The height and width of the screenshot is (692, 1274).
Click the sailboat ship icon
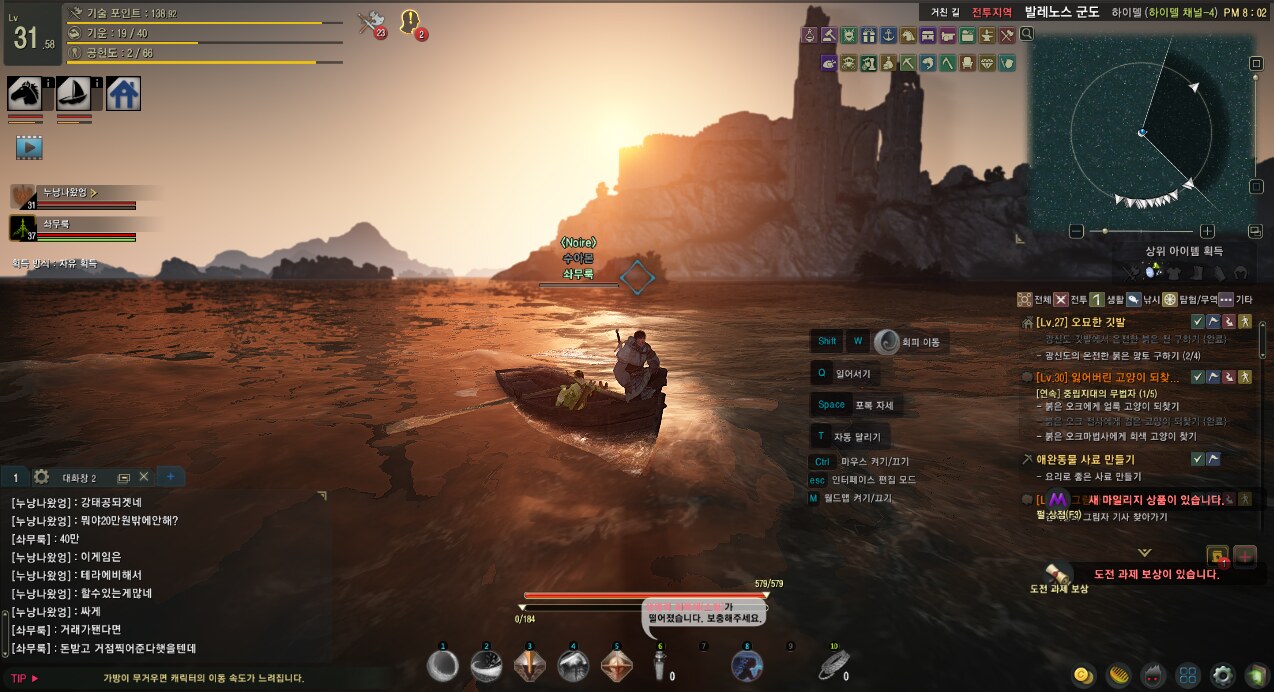click(73, 93)
